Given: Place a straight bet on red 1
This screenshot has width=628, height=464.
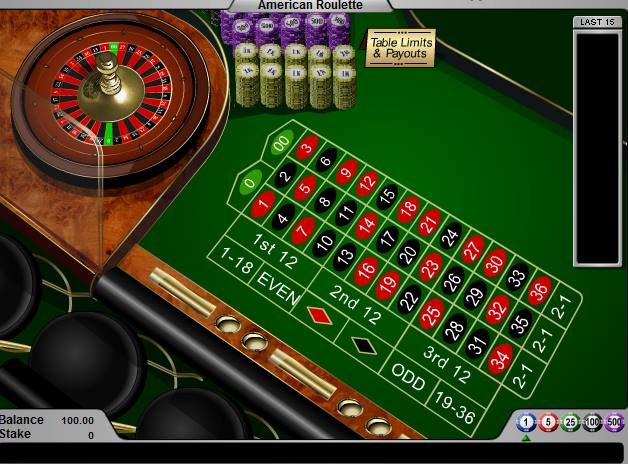Looking at the screenshot, I should pos(263,203).
